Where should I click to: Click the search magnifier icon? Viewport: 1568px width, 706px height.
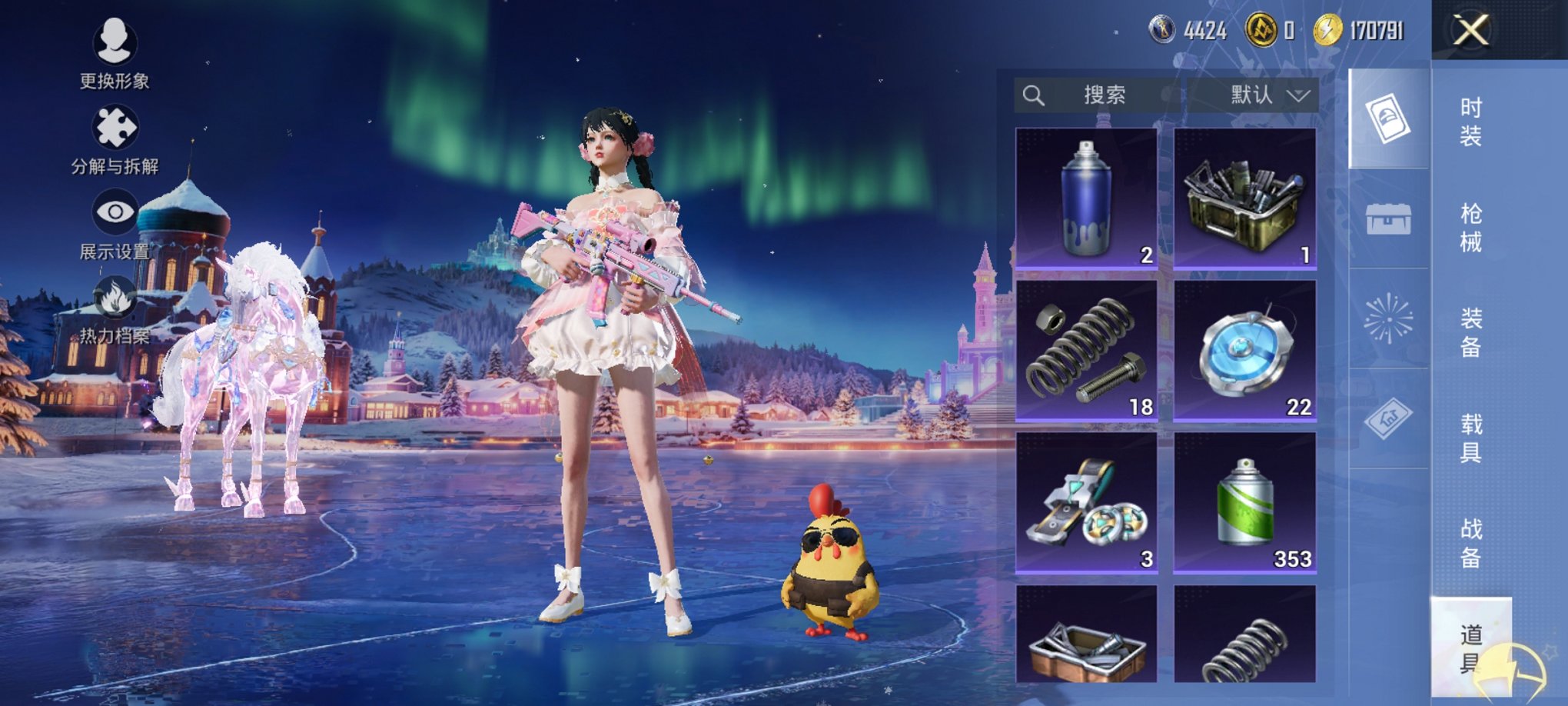(1032, 95)
